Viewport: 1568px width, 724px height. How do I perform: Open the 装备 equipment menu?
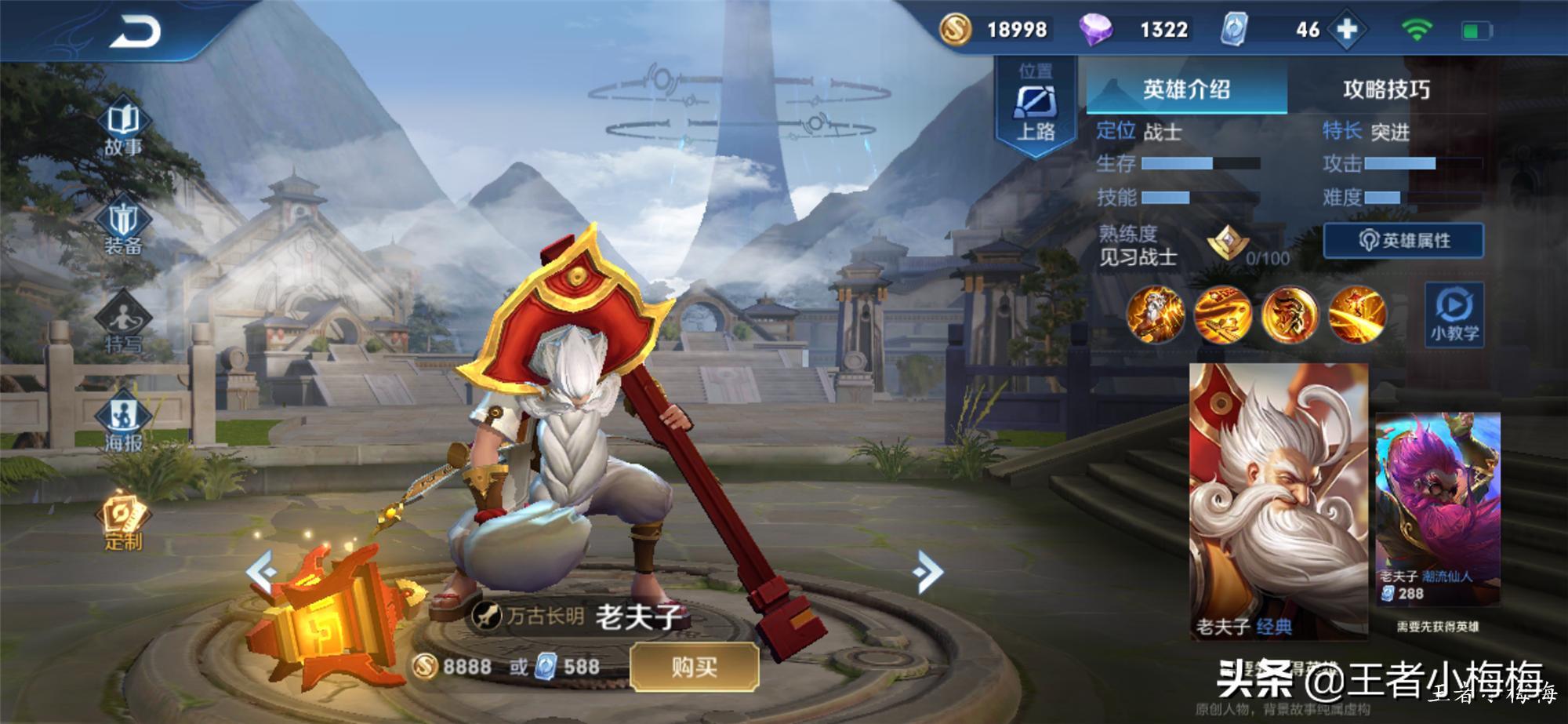point(123,227)
